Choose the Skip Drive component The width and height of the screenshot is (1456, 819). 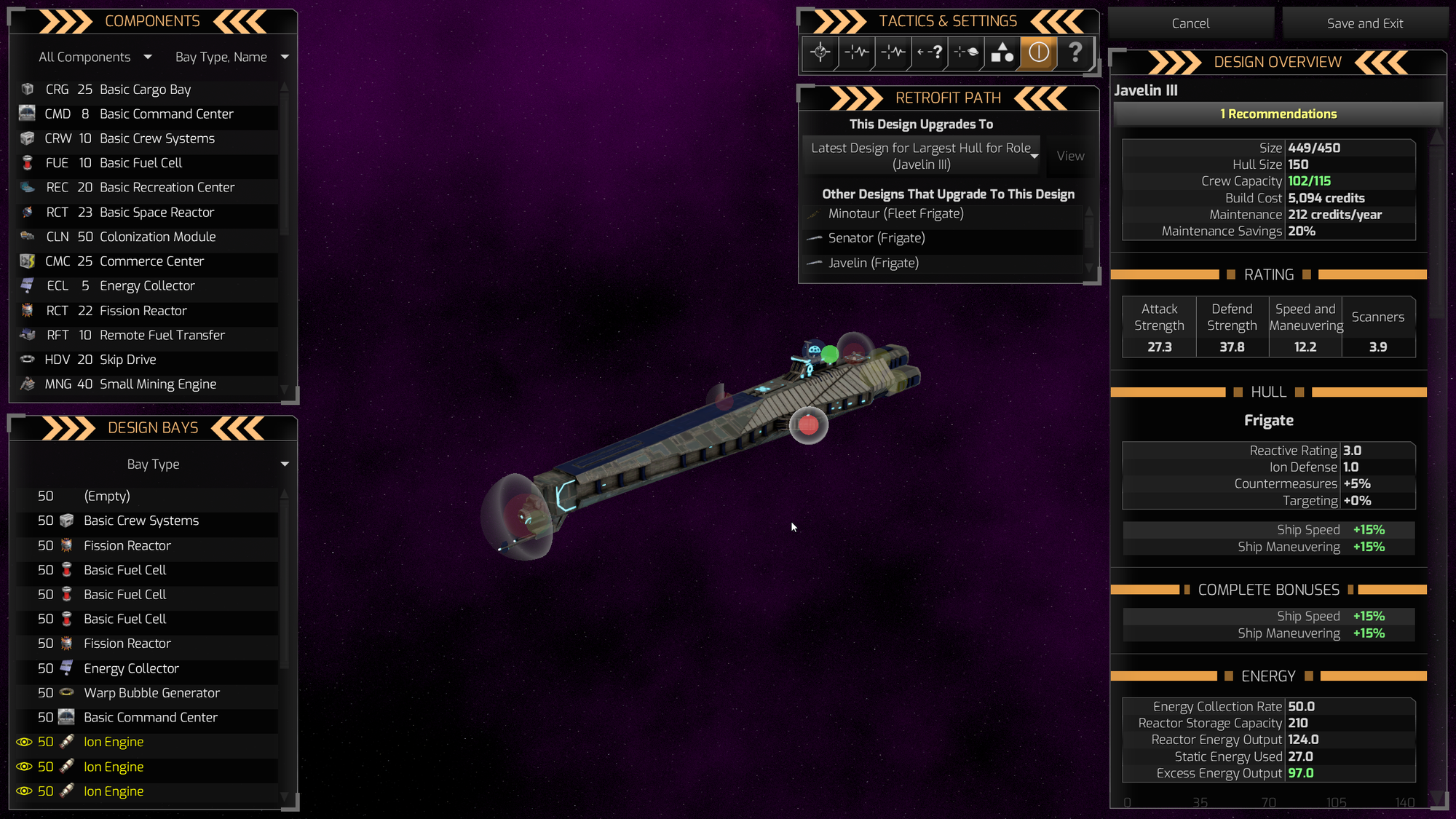point(127,360)
